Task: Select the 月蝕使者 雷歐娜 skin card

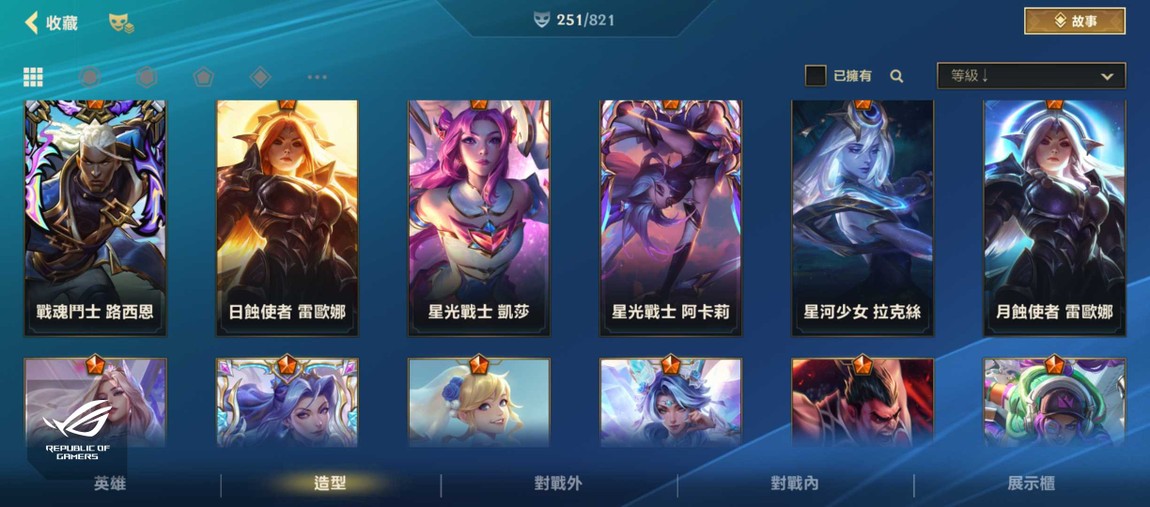Action: tap(1054, 217)
